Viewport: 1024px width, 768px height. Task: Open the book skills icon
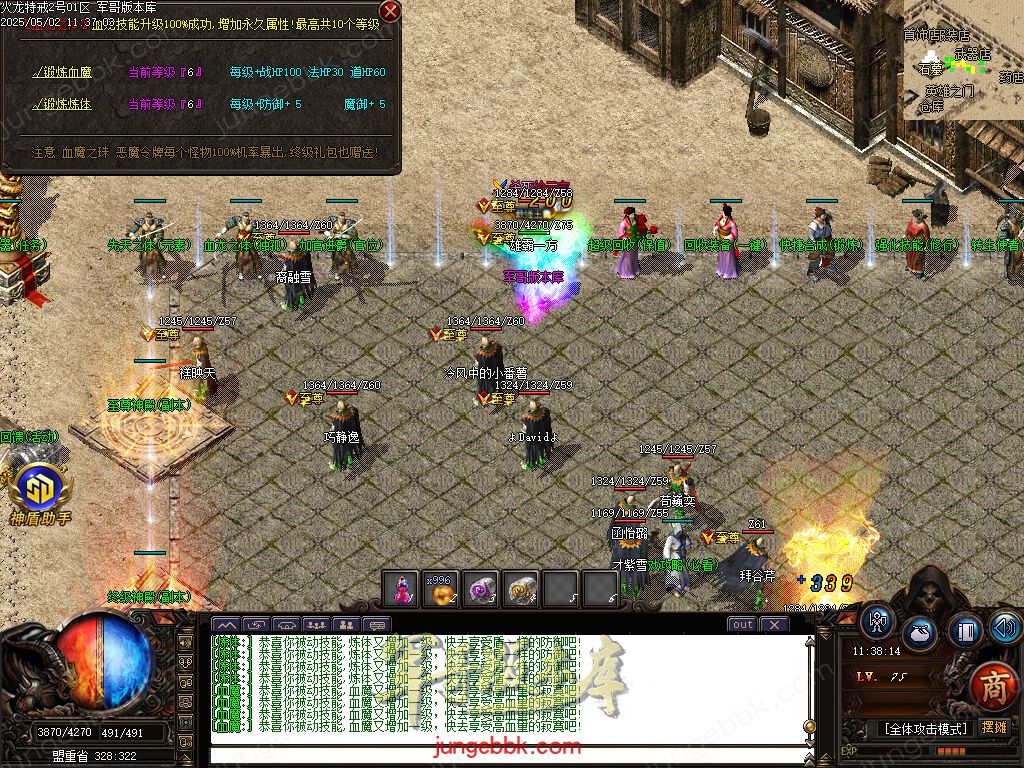[x=965, y=631]
